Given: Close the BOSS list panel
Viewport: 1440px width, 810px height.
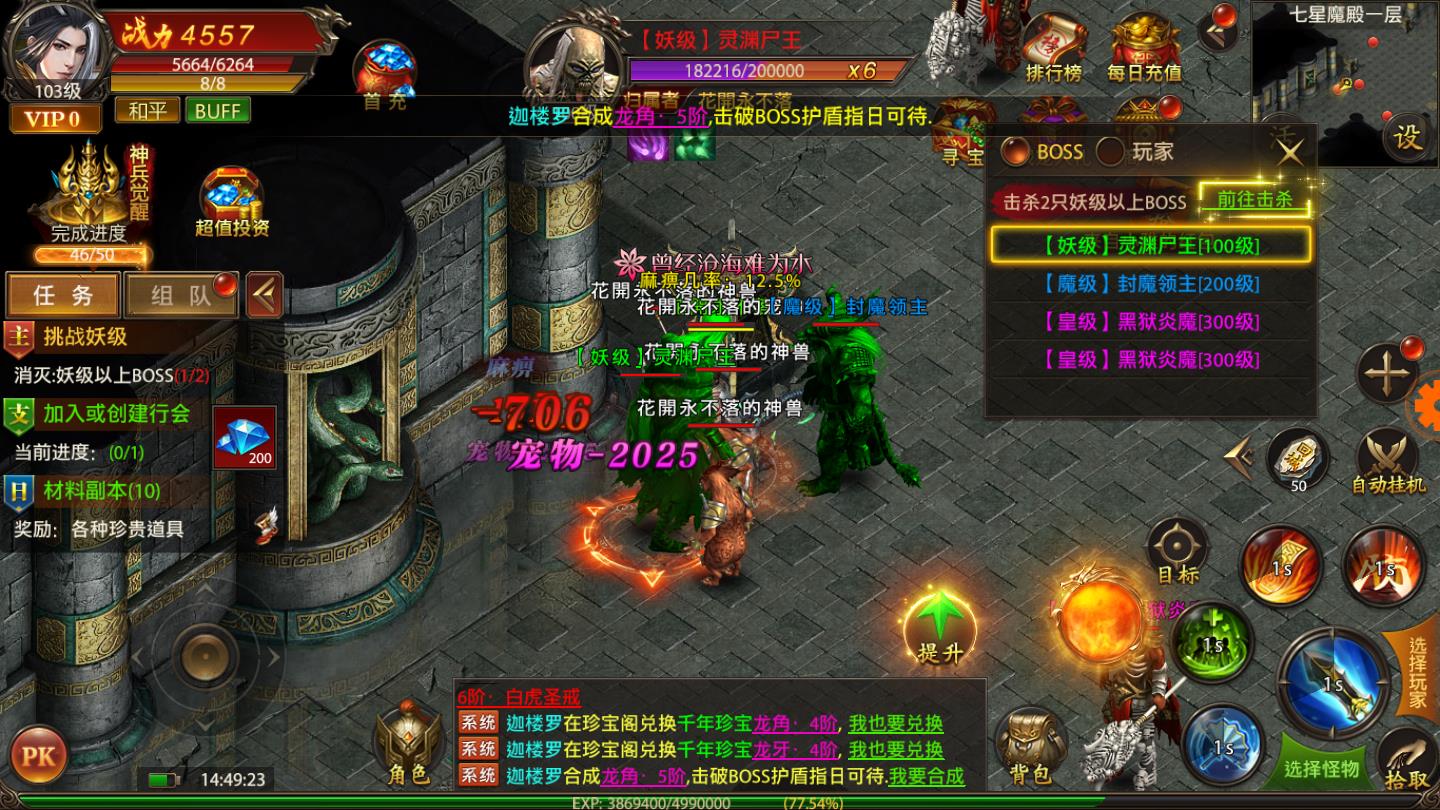Looking at the screenshot, I should (x=1290, y=152).
